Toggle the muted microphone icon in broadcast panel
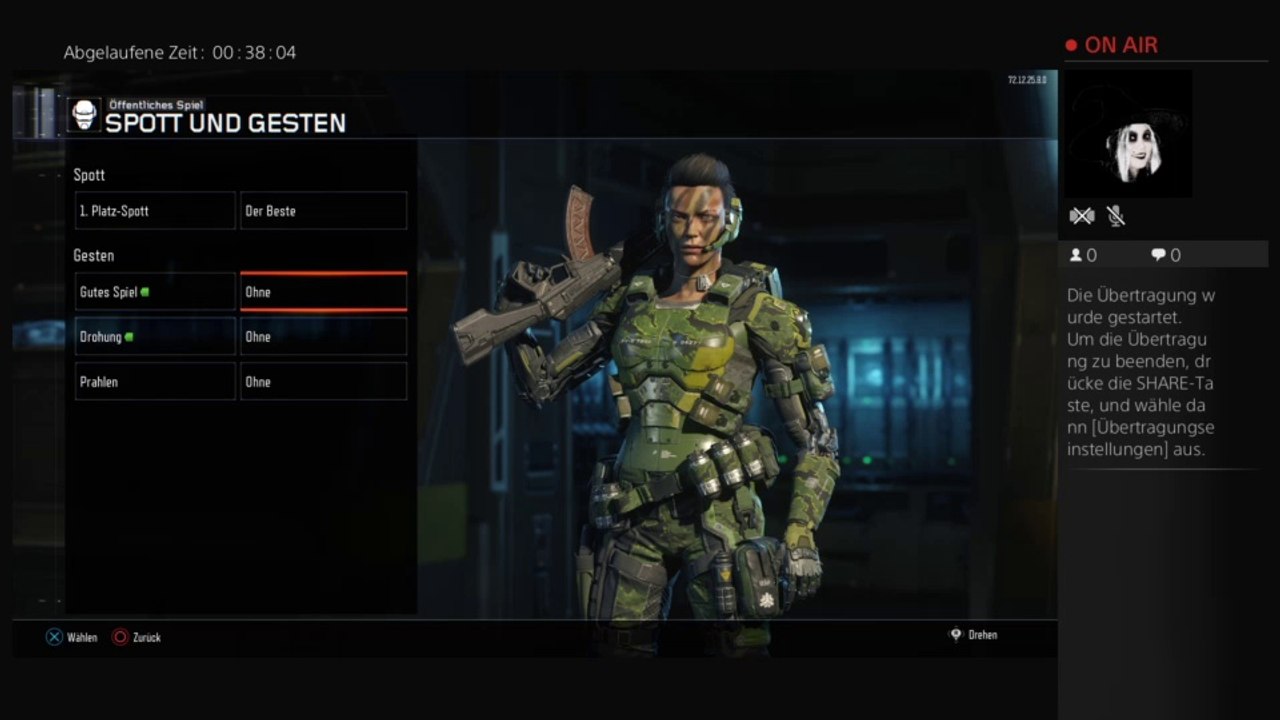Image resolution: width=1280 pixels, height=720 pixels. 1116,216
